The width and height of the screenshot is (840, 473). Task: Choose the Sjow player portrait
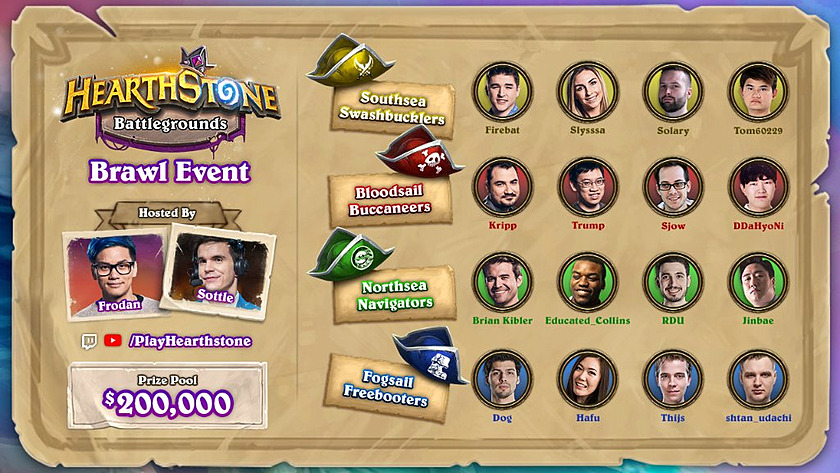pyautogui.click(x=673, y=186)
